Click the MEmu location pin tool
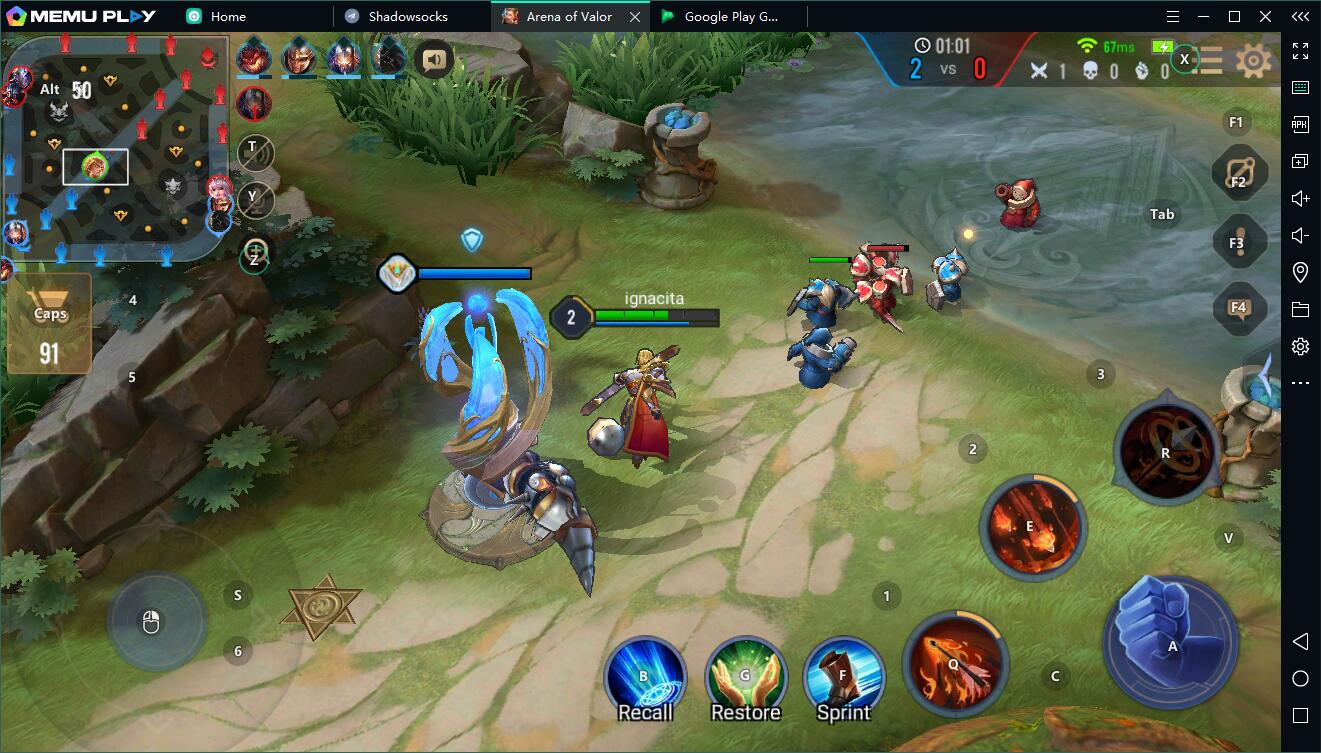This screenshot has height=753, width=1321. tap(1300, 272)
